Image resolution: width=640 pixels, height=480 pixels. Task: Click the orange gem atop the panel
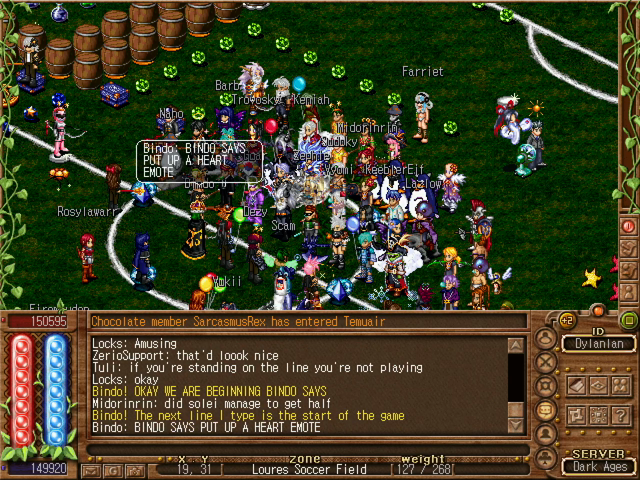pyautogui.click(x=598, y=310)
